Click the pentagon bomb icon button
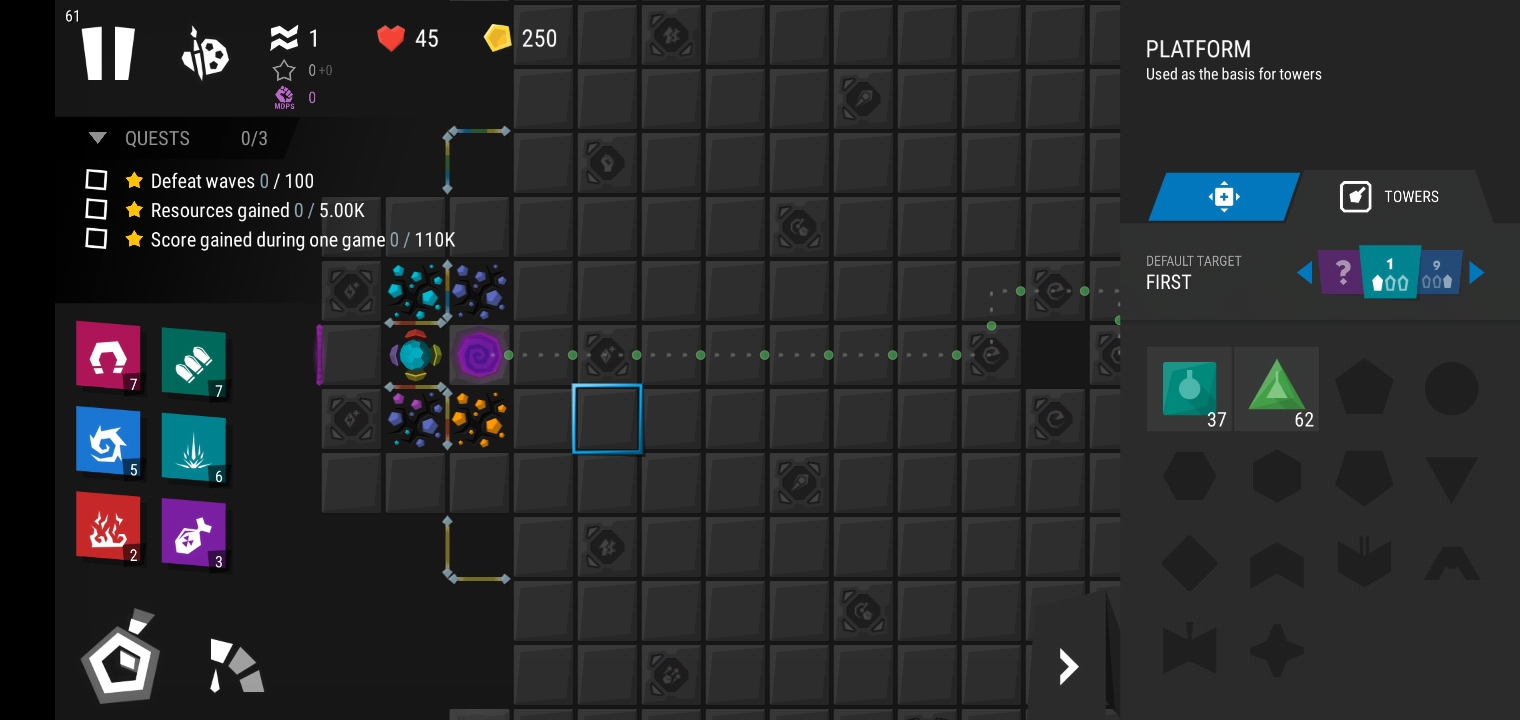The width and height of the screenshot is (1520, 720). tap(121, 658)
